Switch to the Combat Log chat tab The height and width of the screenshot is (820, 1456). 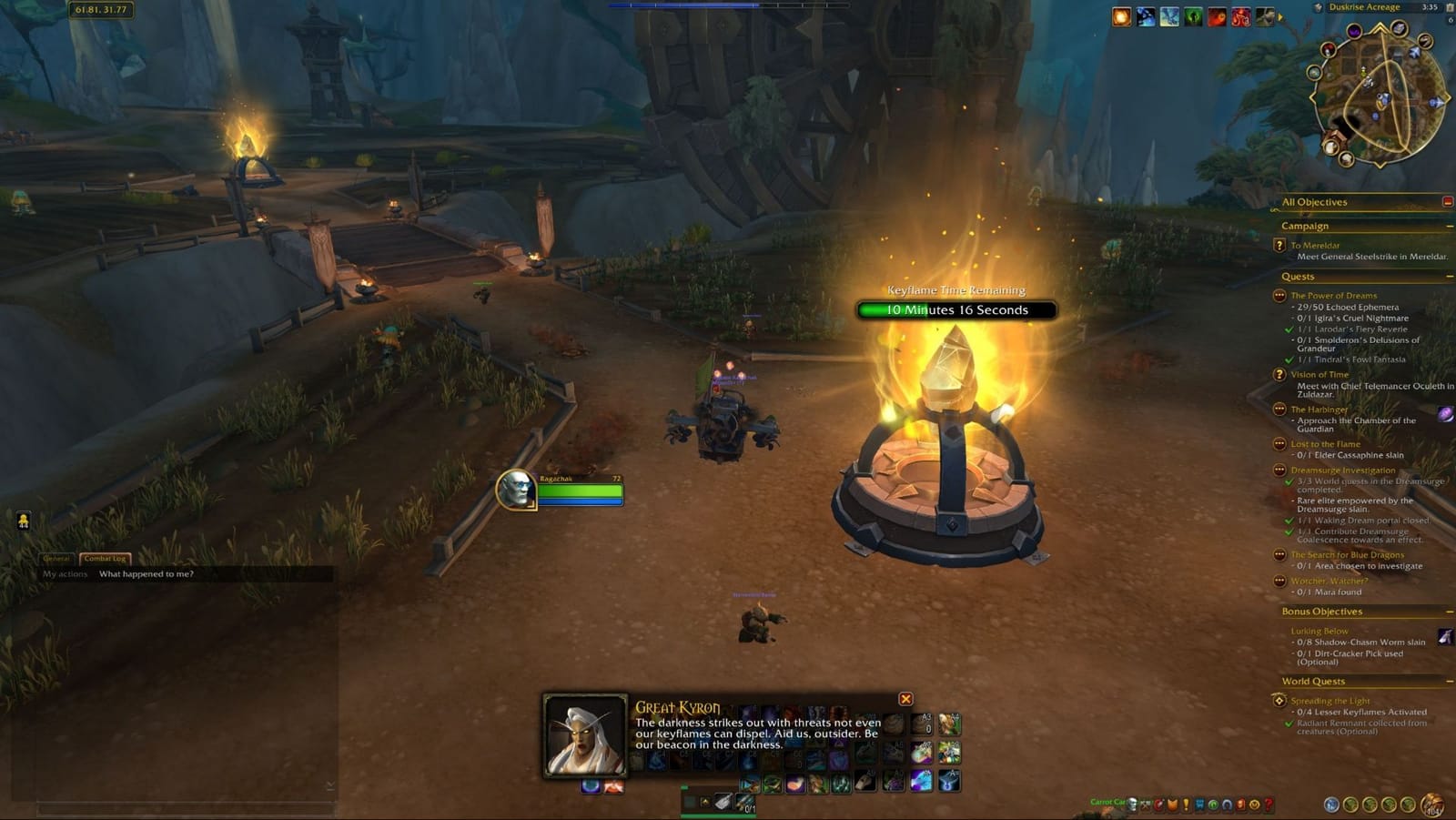coord(106,559)
